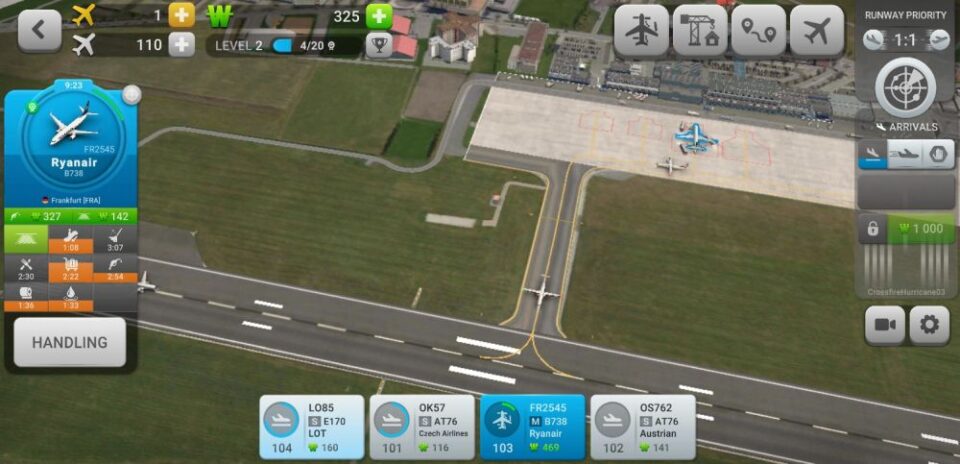Screen dimensions: 960x464
Task: Buy more Wollars with green plus
Action: point(379,16)
